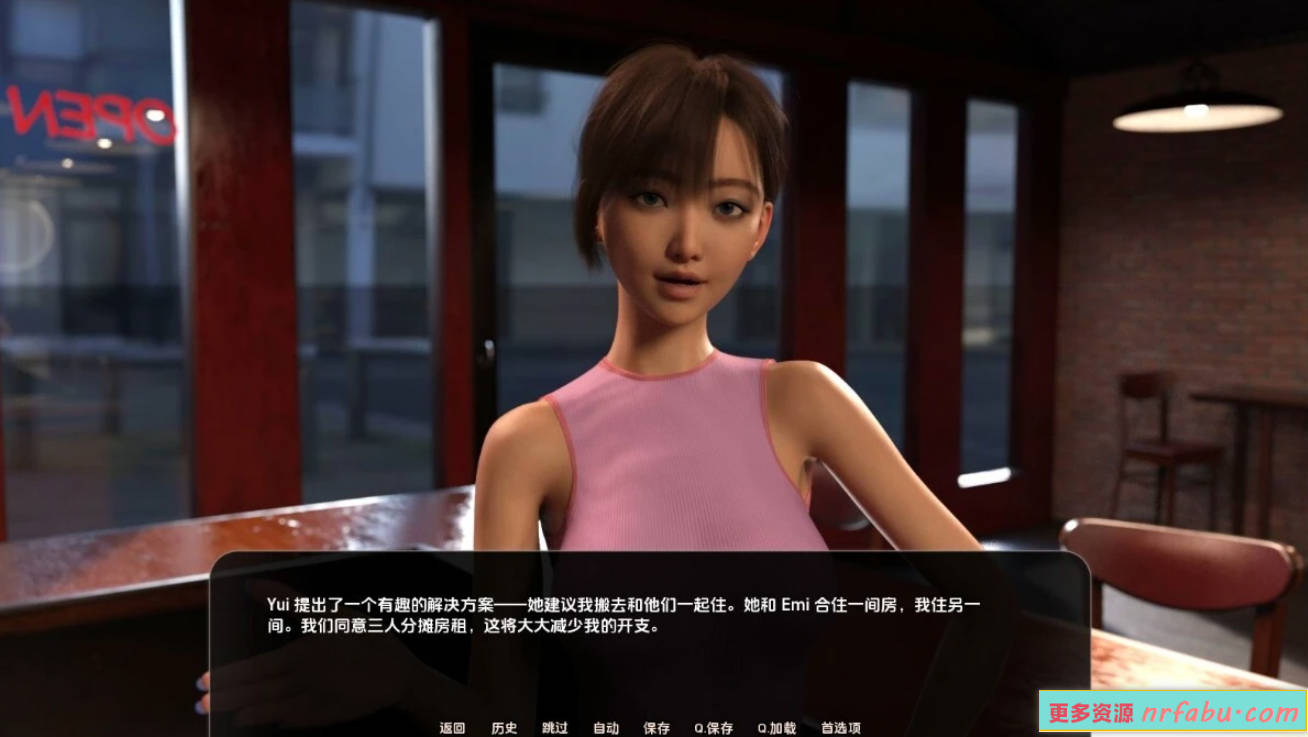1308x737 pixels.
Task: Select 跳过 from the quick menu bar
Action: tap(553, 727)
